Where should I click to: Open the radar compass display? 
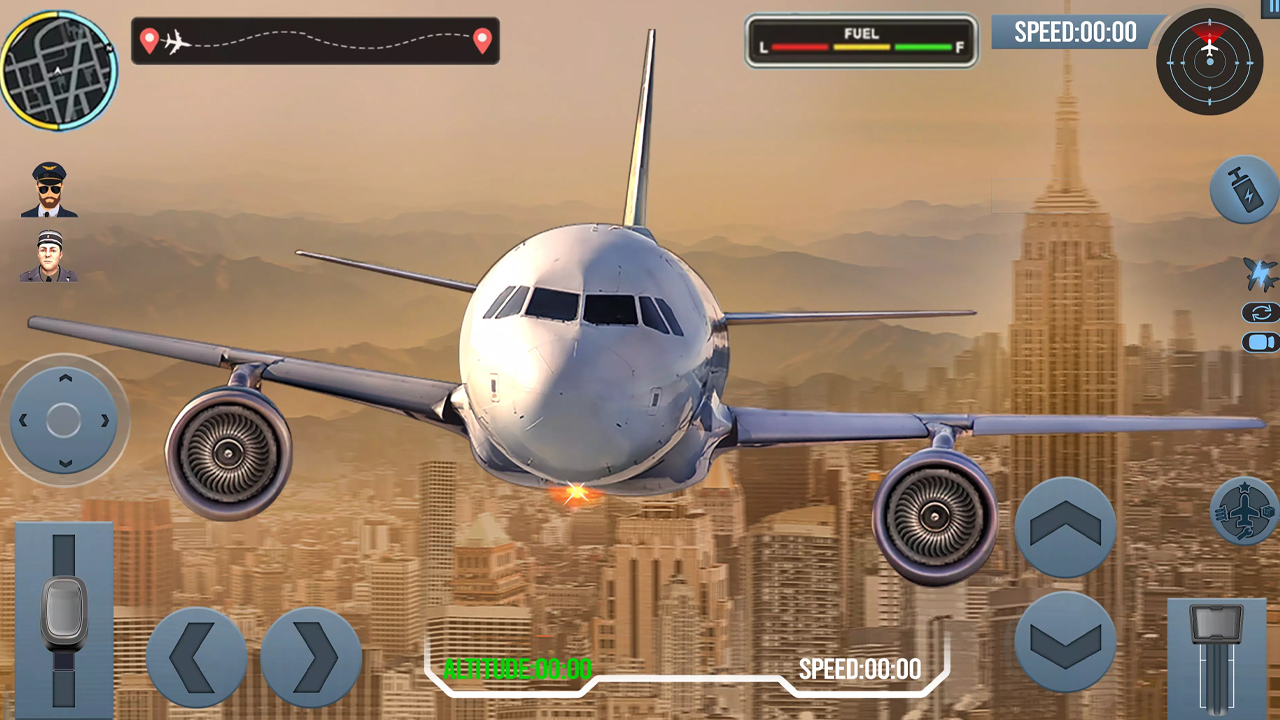[x=1210, y=62]
